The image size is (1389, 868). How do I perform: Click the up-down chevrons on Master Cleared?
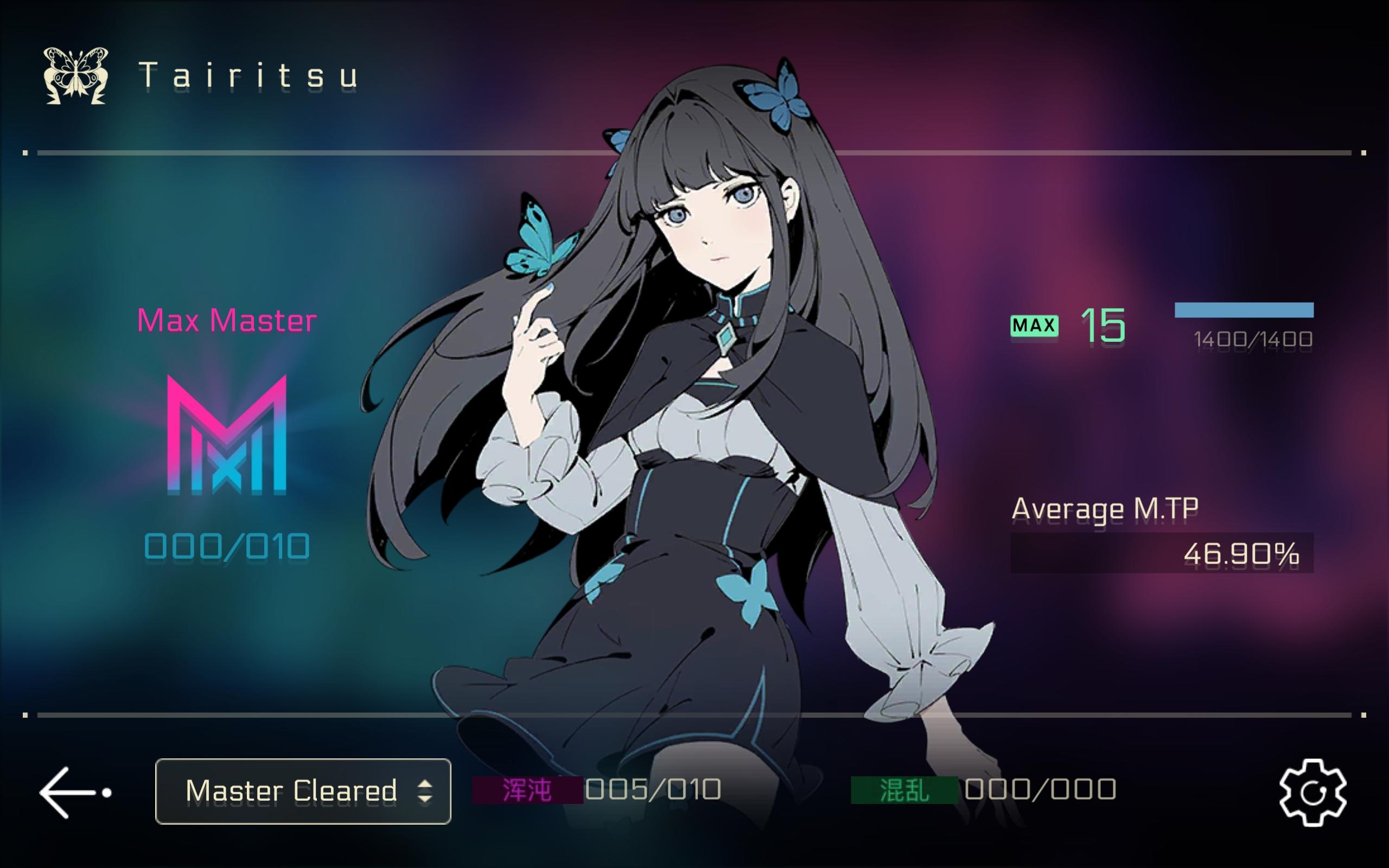click(425, 790)
